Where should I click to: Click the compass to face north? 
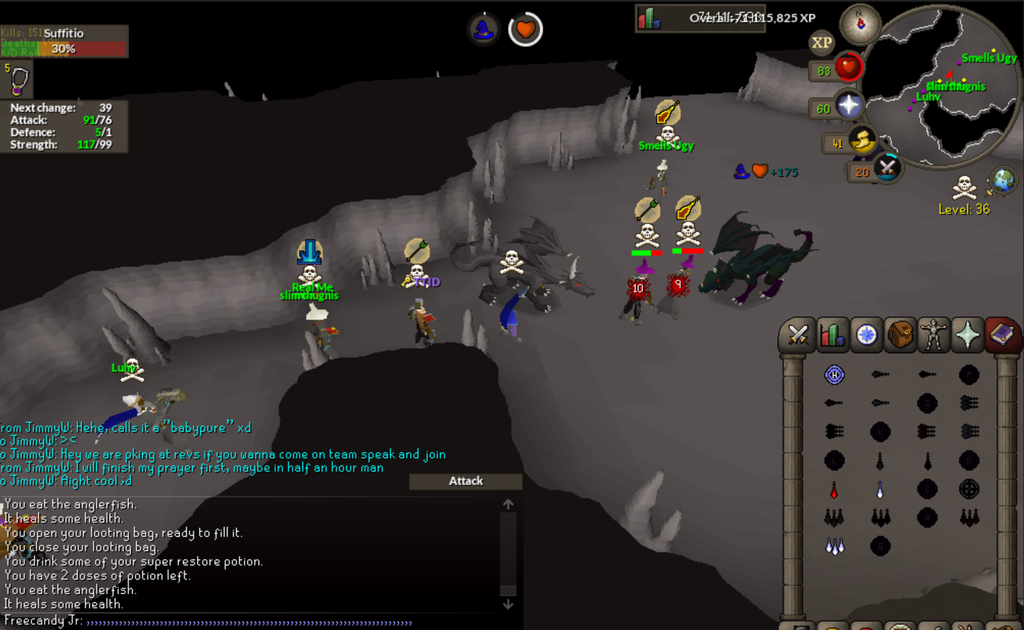pyautogui.click(x=859, y=24)
